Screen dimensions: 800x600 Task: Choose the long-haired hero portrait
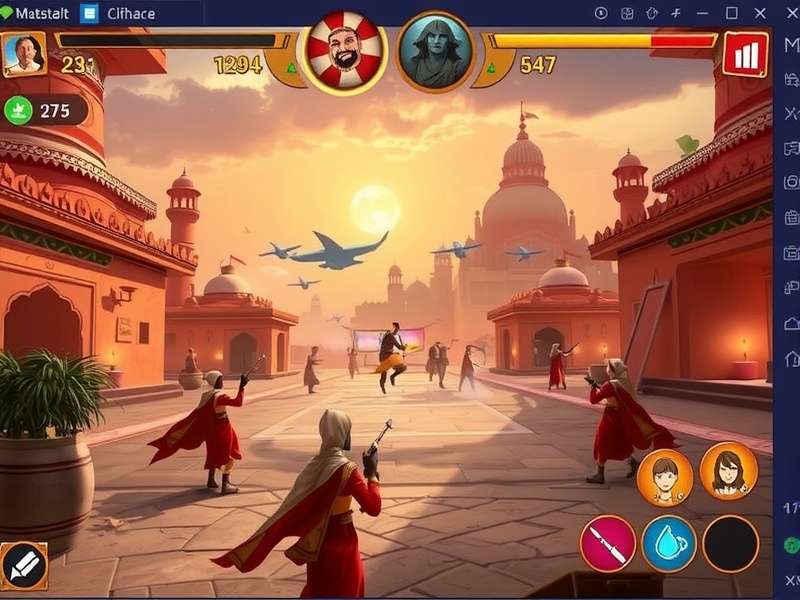click(728, 471)
